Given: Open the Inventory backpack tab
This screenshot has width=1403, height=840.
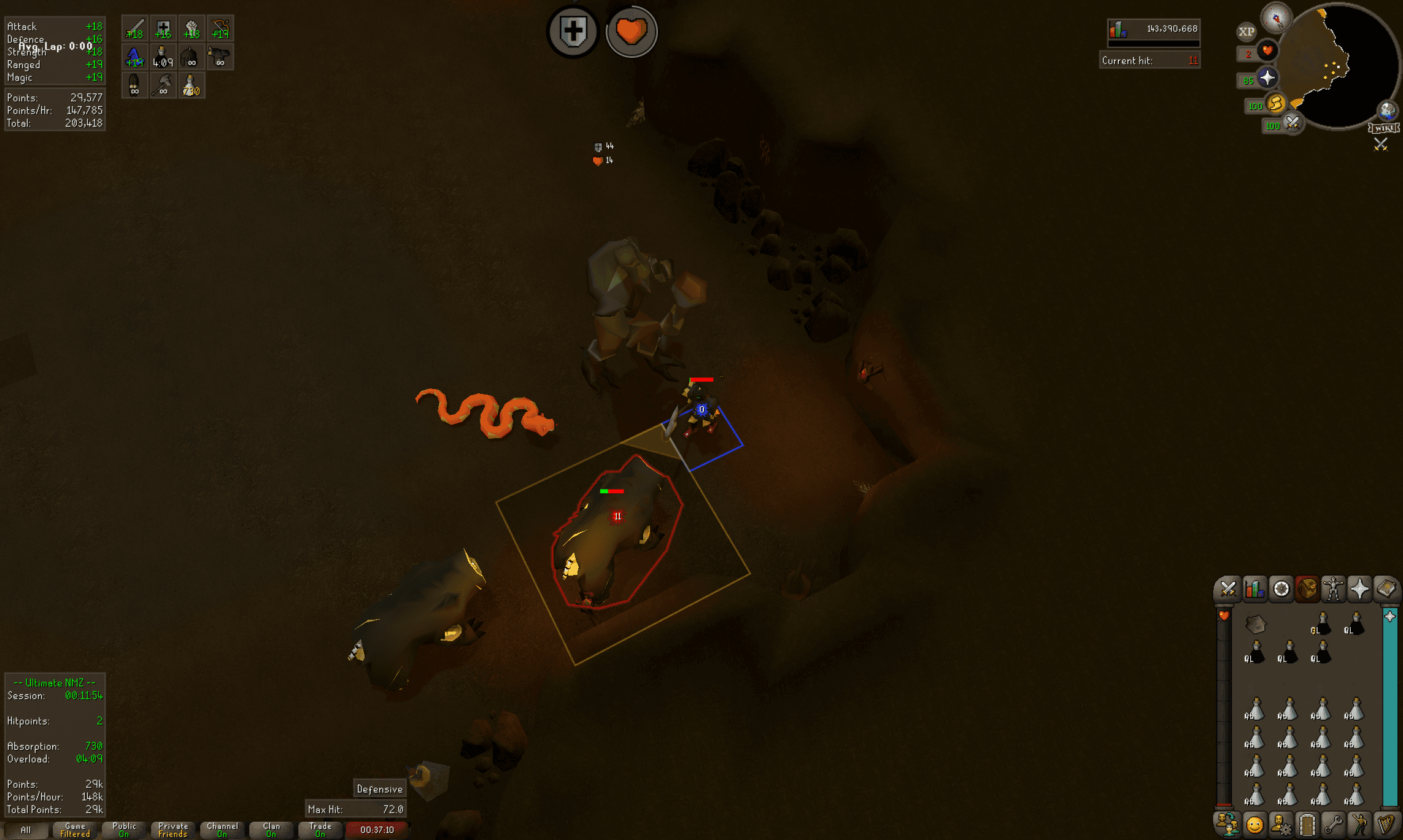Looking at the screenshot, I should click(1308, 590).
